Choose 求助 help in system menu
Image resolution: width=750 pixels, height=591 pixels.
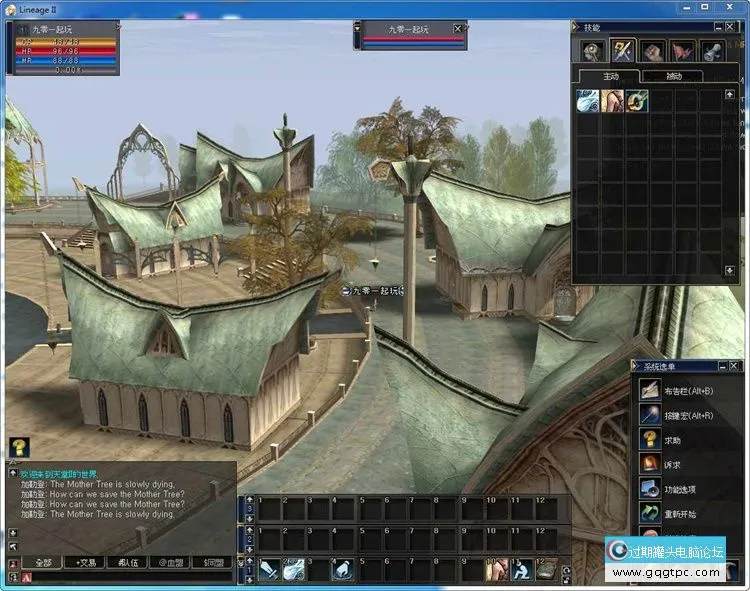[674, 439]
